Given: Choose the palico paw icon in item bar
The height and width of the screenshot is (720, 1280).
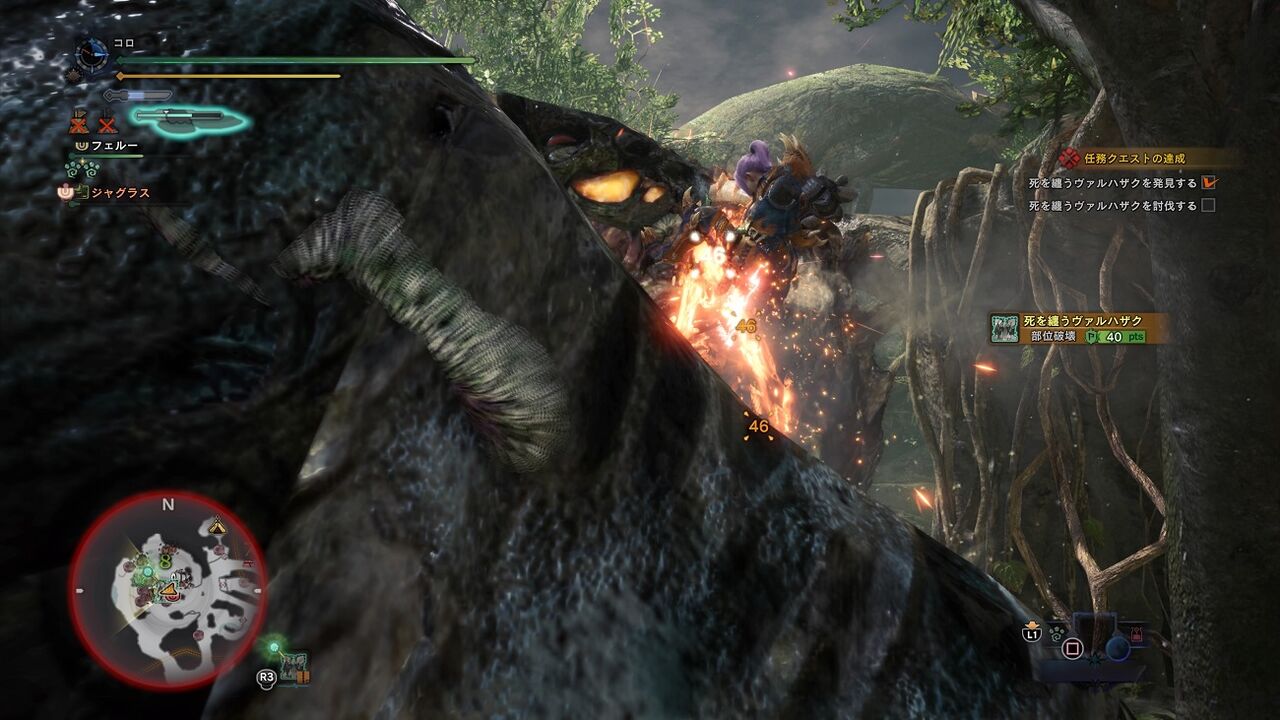Looking at the screenshot, I should [x=1057, y=631].
